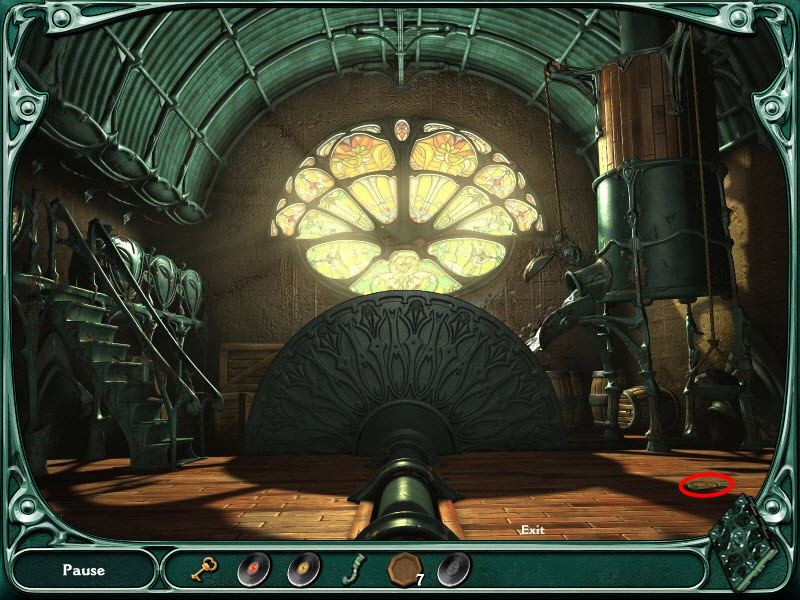The image size is (800, 600).
Task: Pick the red-label vinyl record
Action: 254,569
